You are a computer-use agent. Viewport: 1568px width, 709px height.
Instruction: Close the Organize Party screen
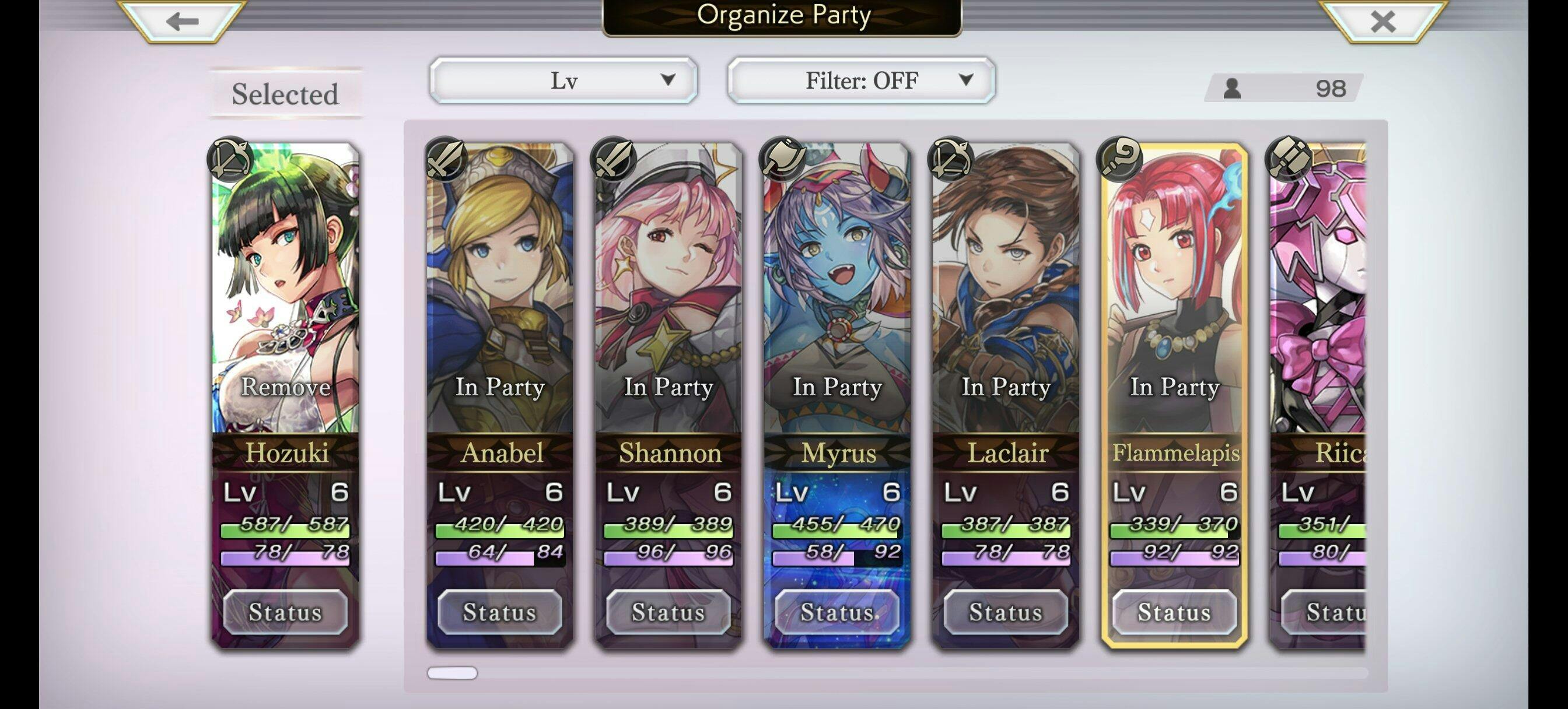[1382, 22]
